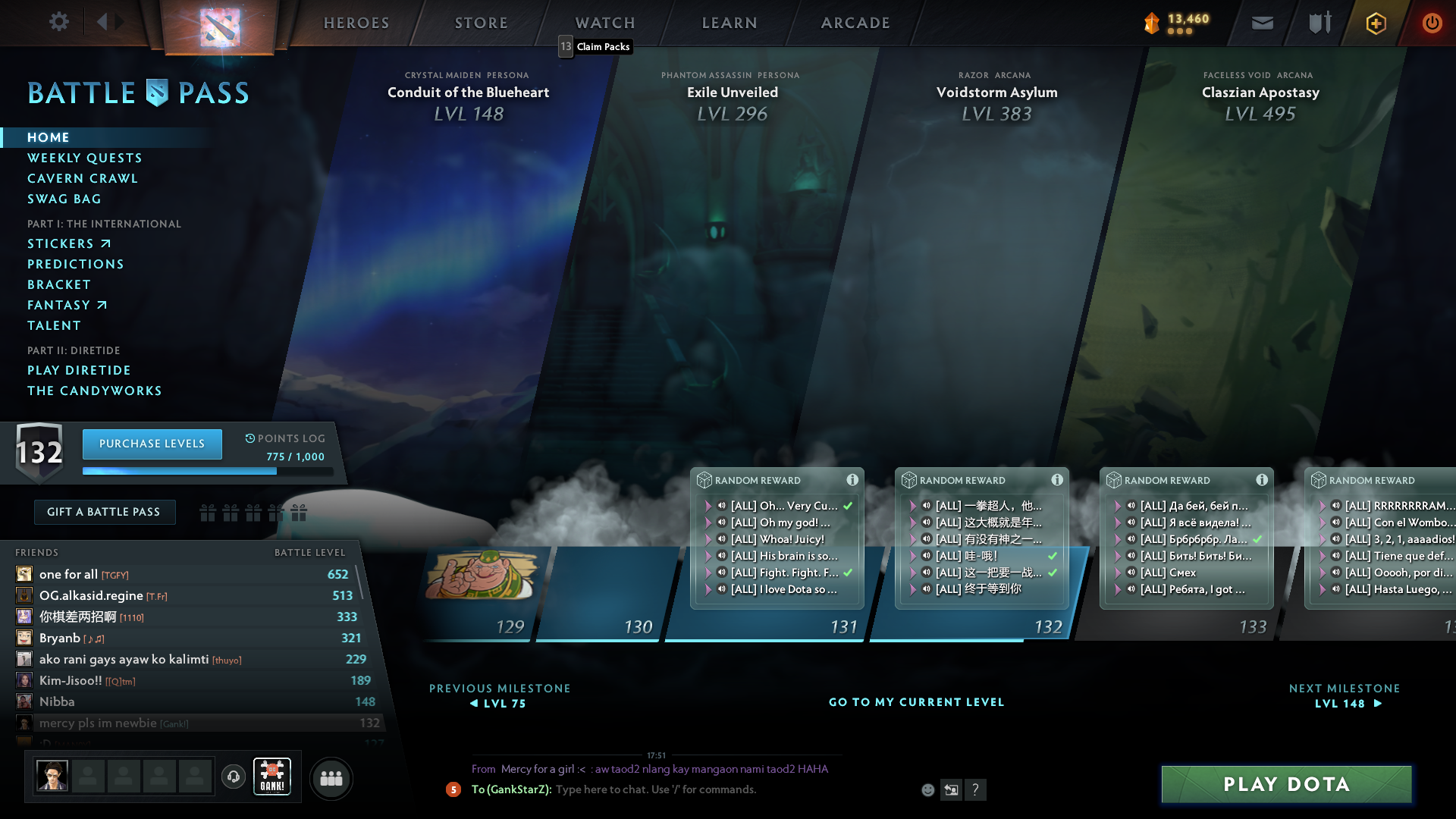Expand the STICKERS section via its arrow

point(106,243)
